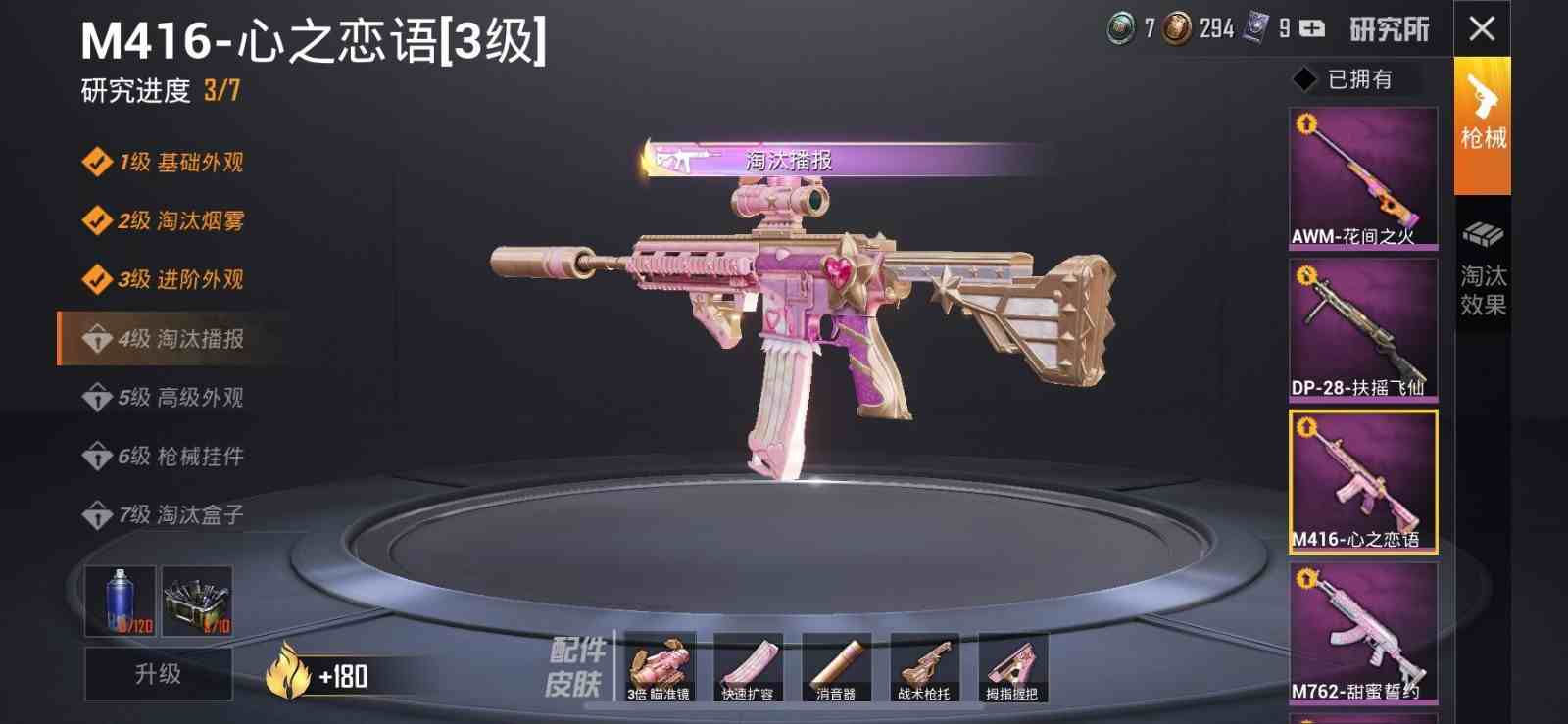The image size is (1568, 724).
Task: Click the blue coin currency icon
Action: click(1120, 29)
